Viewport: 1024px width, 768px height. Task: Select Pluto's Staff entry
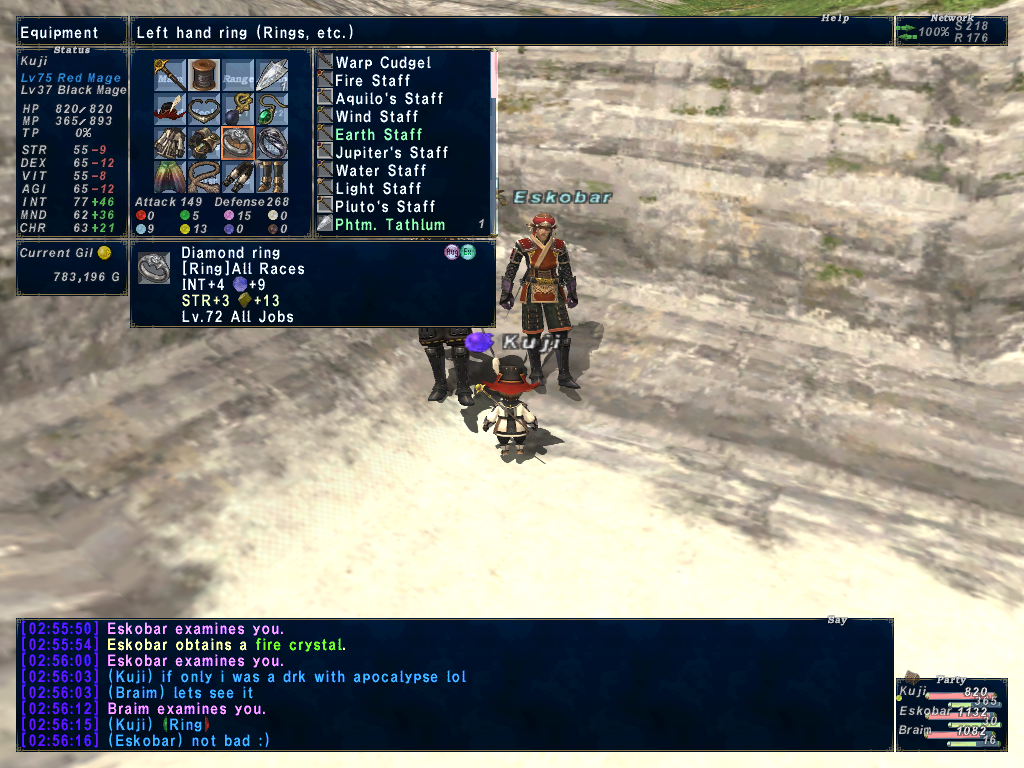(385, 207)
